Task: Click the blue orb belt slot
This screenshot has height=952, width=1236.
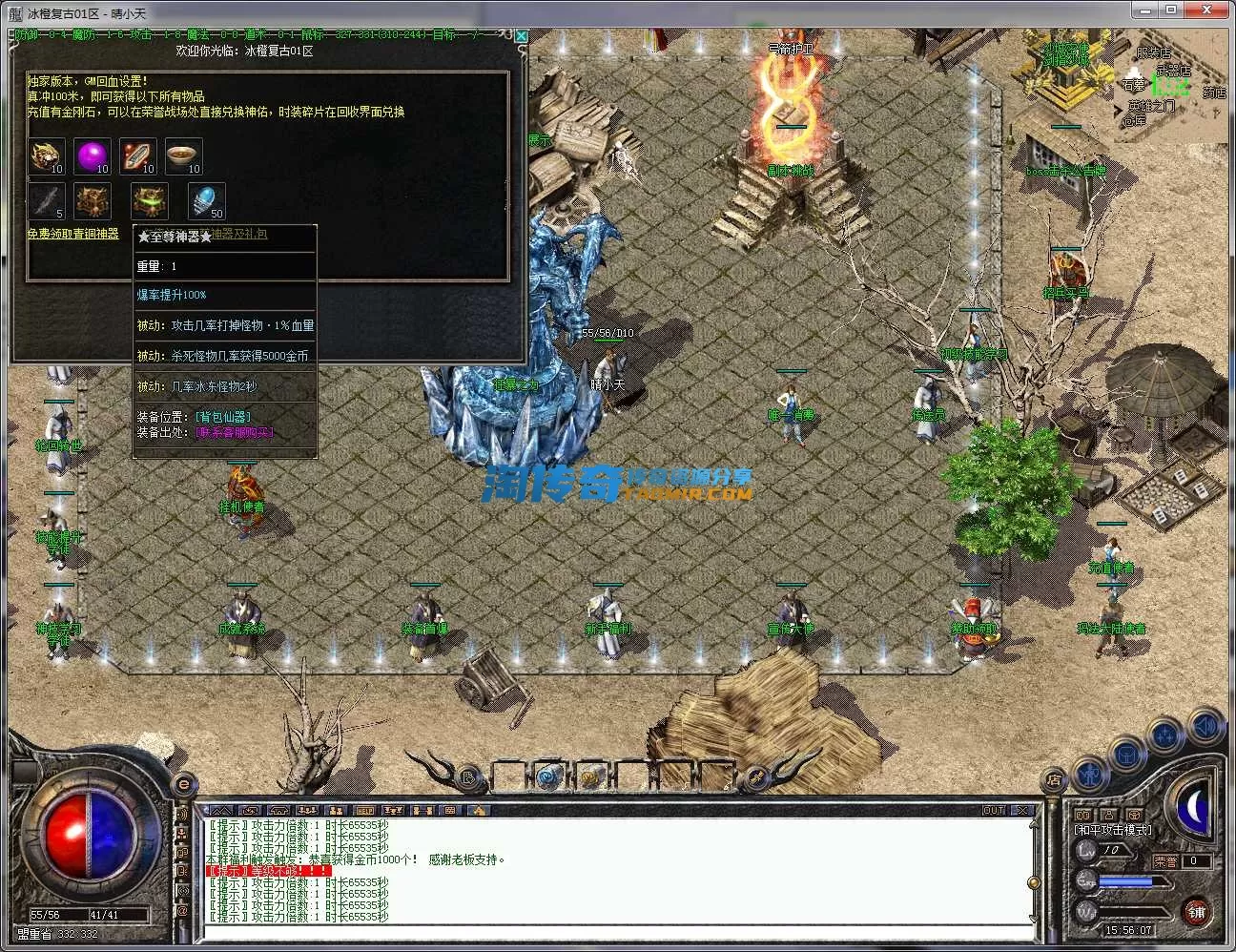Action: point(547,776)
